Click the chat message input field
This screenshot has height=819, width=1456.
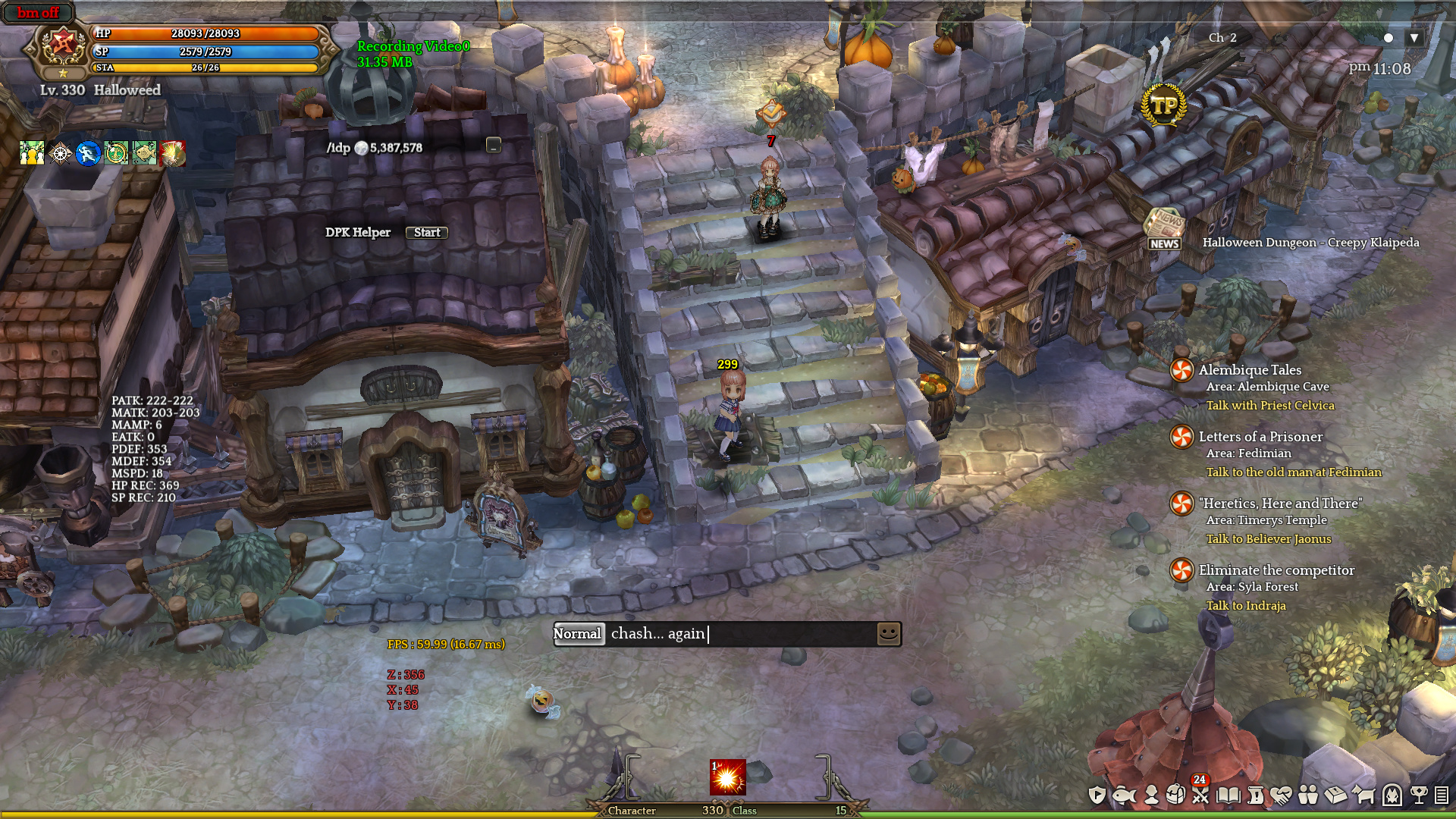coord(739,634)
